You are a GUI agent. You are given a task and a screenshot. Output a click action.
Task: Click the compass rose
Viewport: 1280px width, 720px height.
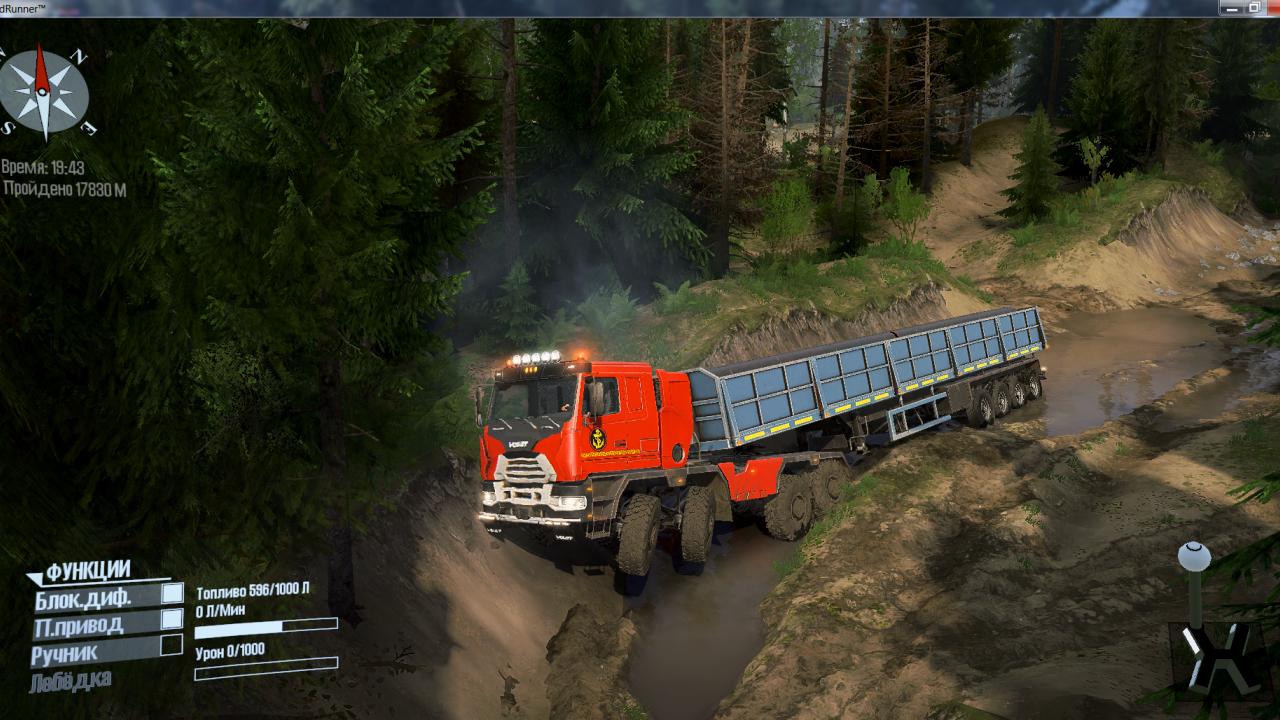pyautogui.click(x=43, y=91)
